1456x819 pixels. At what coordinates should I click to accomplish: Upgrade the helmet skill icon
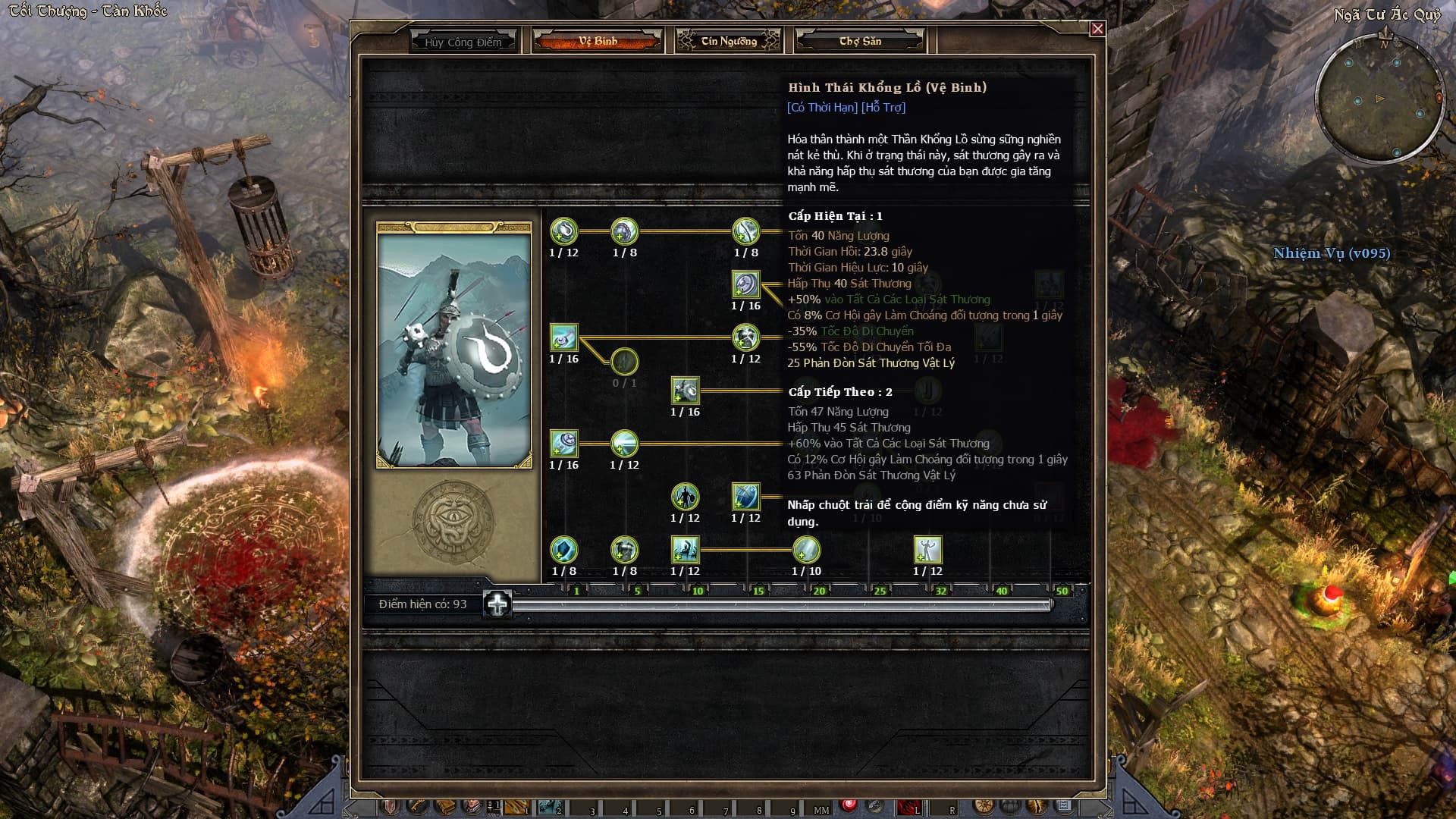[624, 550]
